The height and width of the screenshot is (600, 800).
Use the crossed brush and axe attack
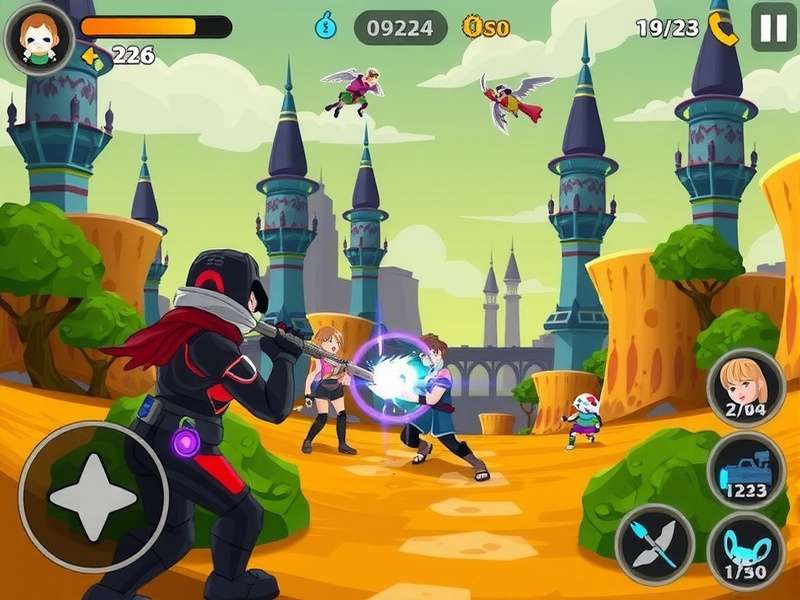tap(655, 544)
